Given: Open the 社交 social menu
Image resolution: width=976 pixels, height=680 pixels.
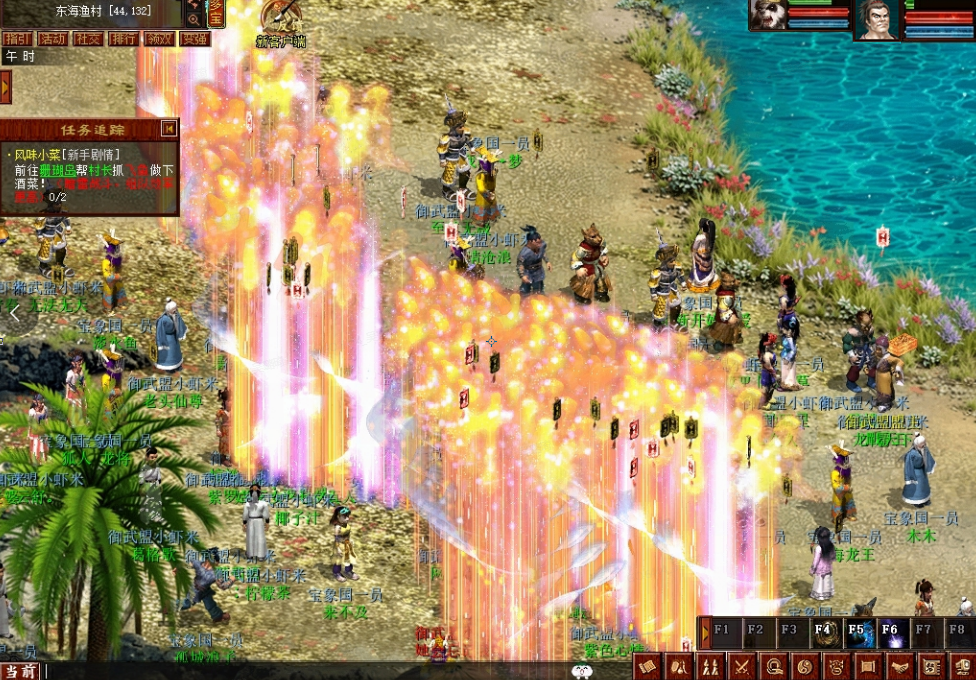Looking at the screenshot, I should (x=88, y=39).
